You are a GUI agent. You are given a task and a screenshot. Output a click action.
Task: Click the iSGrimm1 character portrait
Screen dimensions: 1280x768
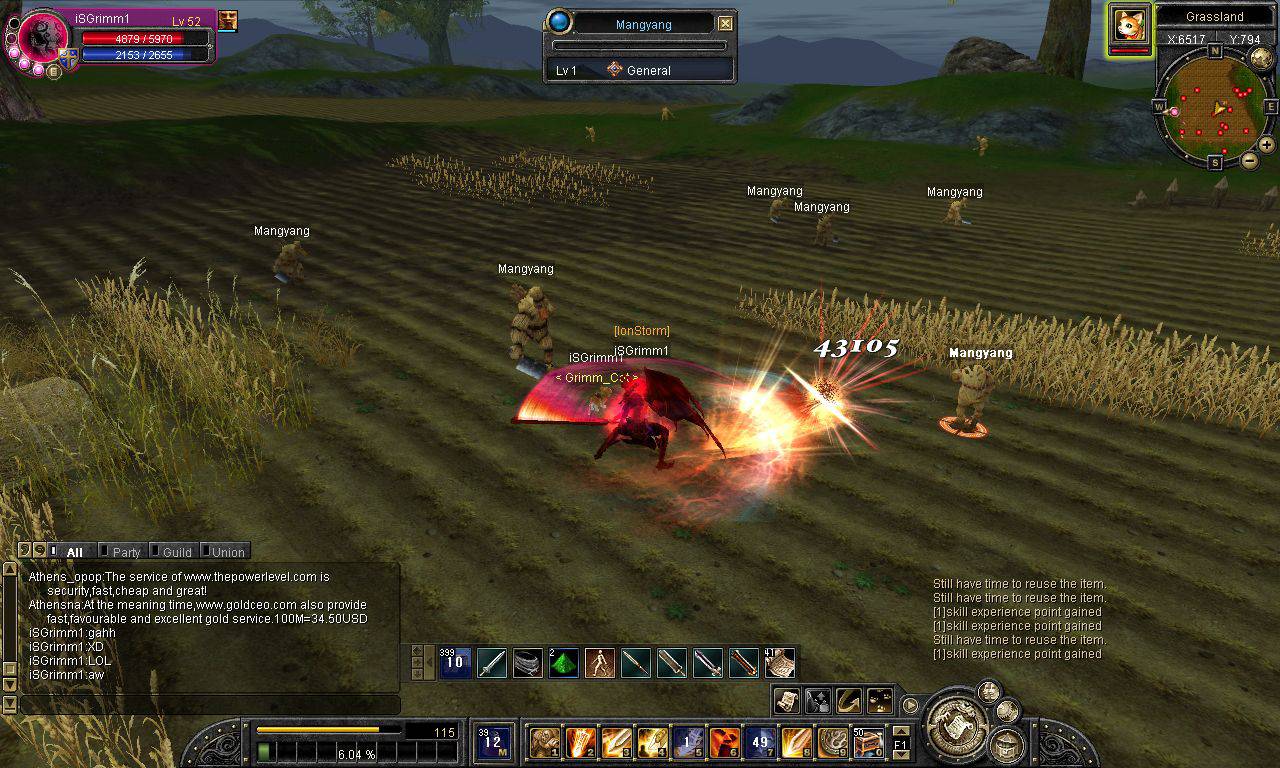click(x=43, y=38)
